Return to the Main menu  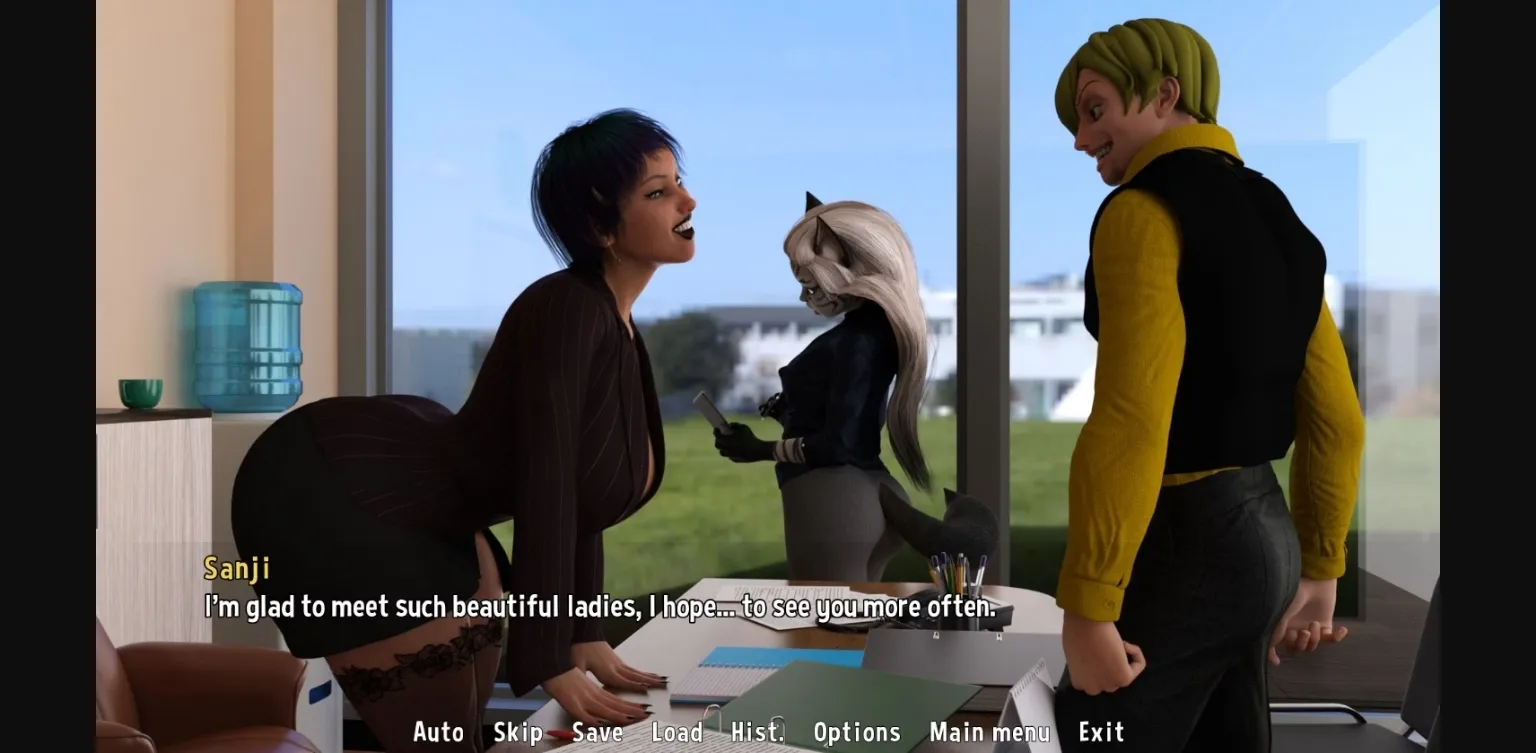coord(988,732)
